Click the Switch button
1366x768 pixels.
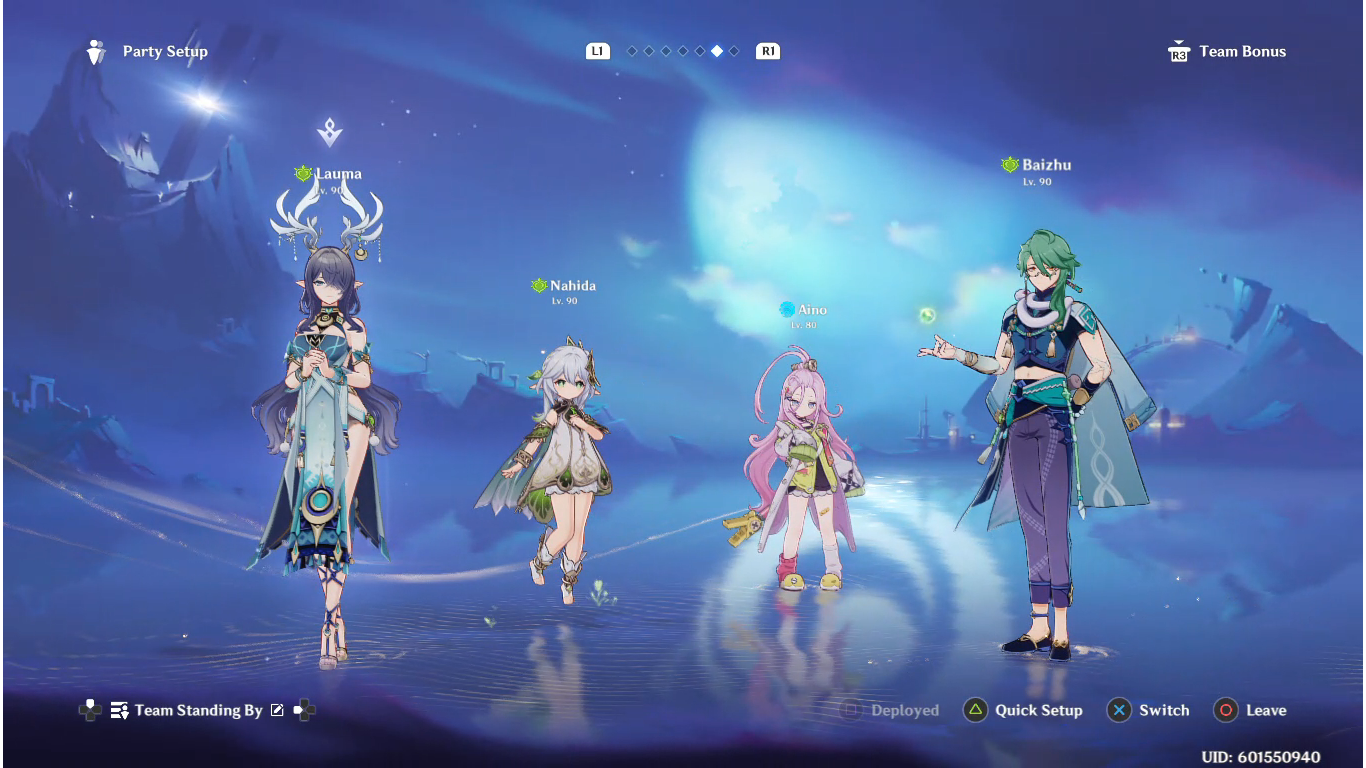click(x=1148, y=710)
